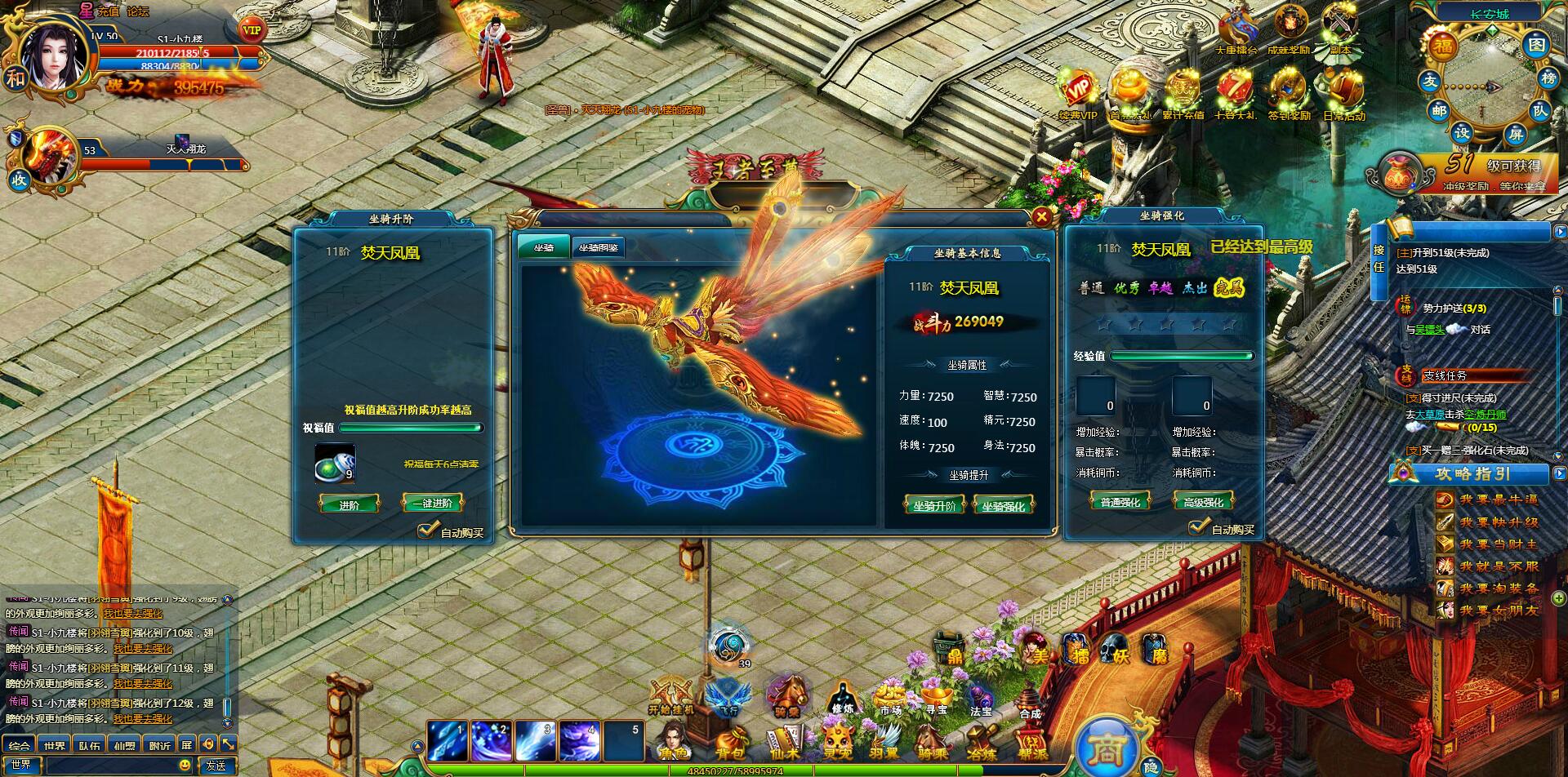Open 邮 mail button beside the minimap
Viewport: 1568px width, 777px height.
click(x=1439, y=110)
